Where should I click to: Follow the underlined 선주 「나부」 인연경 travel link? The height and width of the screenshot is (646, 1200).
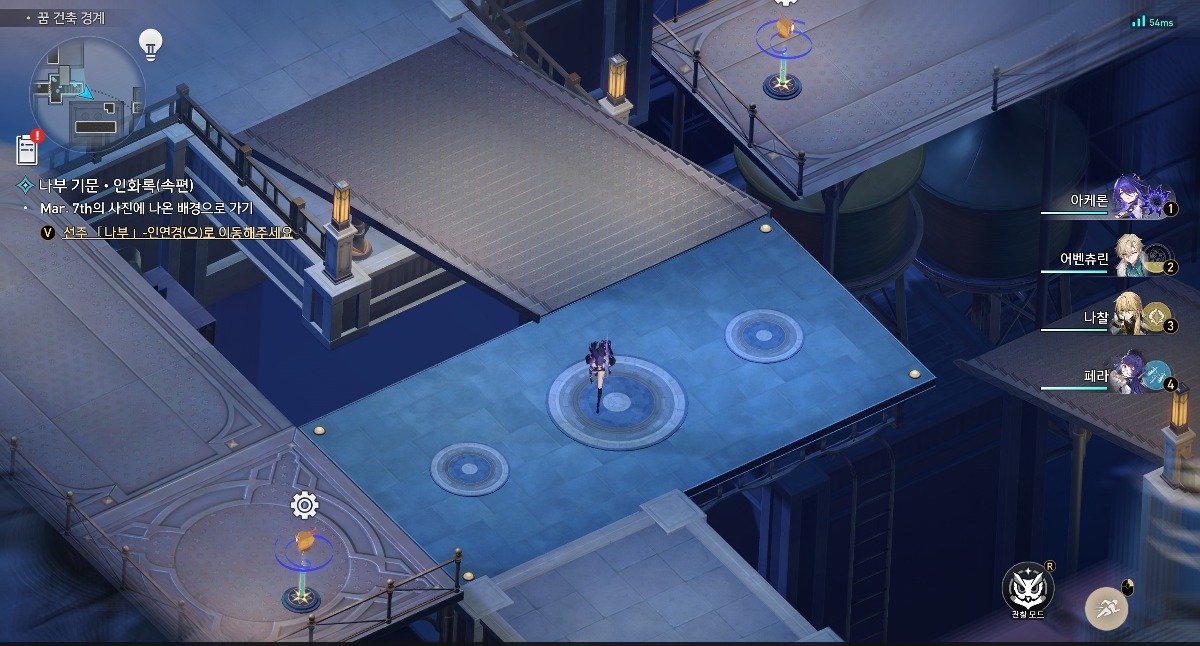point(178,232)
